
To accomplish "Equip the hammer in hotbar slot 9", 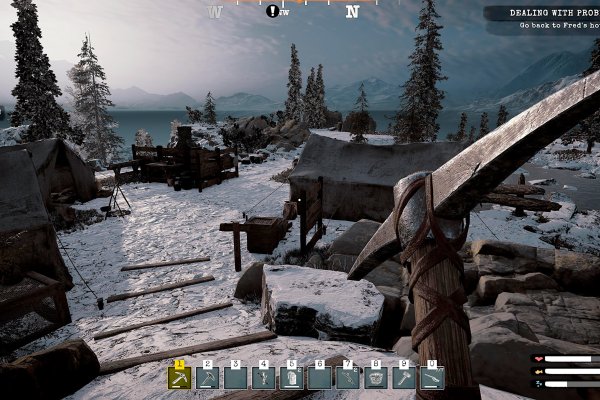I will 404,378.
